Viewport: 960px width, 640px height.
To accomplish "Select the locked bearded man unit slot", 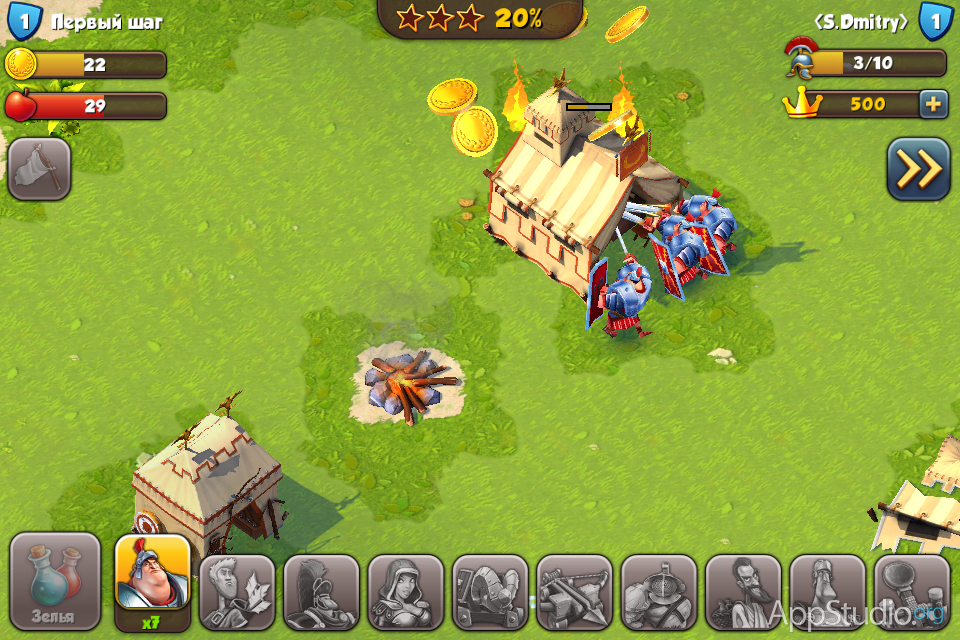I will 742,592.
